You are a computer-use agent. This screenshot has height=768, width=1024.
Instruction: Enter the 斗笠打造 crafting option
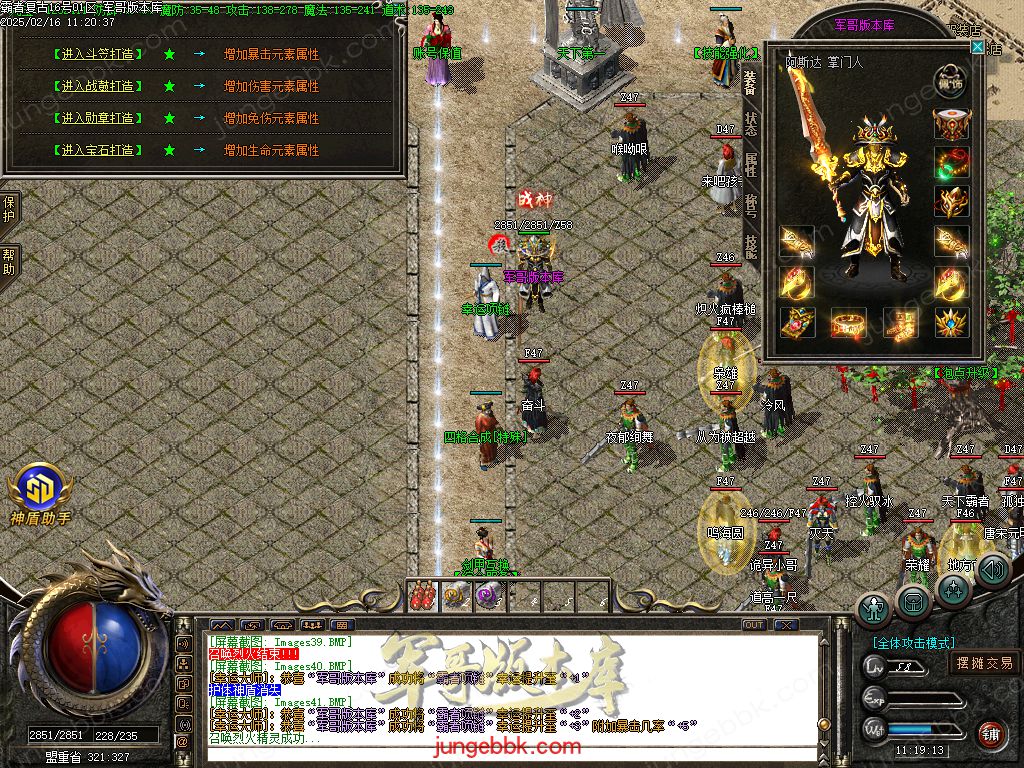point(97,54)
